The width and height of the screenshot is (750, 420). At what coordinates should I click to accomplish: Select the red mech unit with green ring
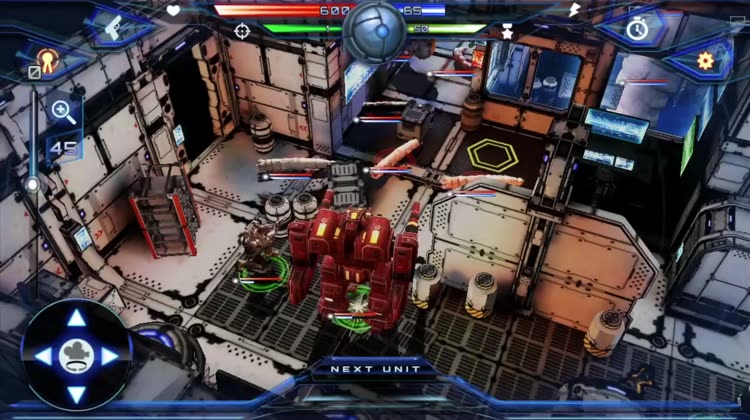click(x=352, y=260)
